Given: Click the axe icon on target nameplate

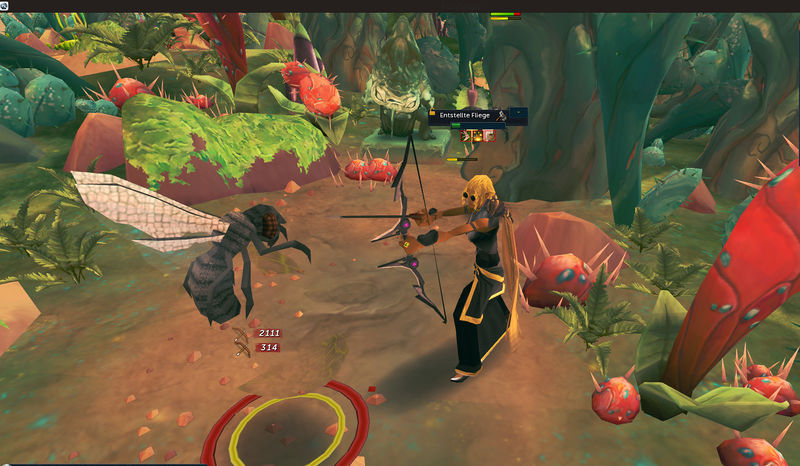Looking at the screenshot, I should tap(499, 116).
